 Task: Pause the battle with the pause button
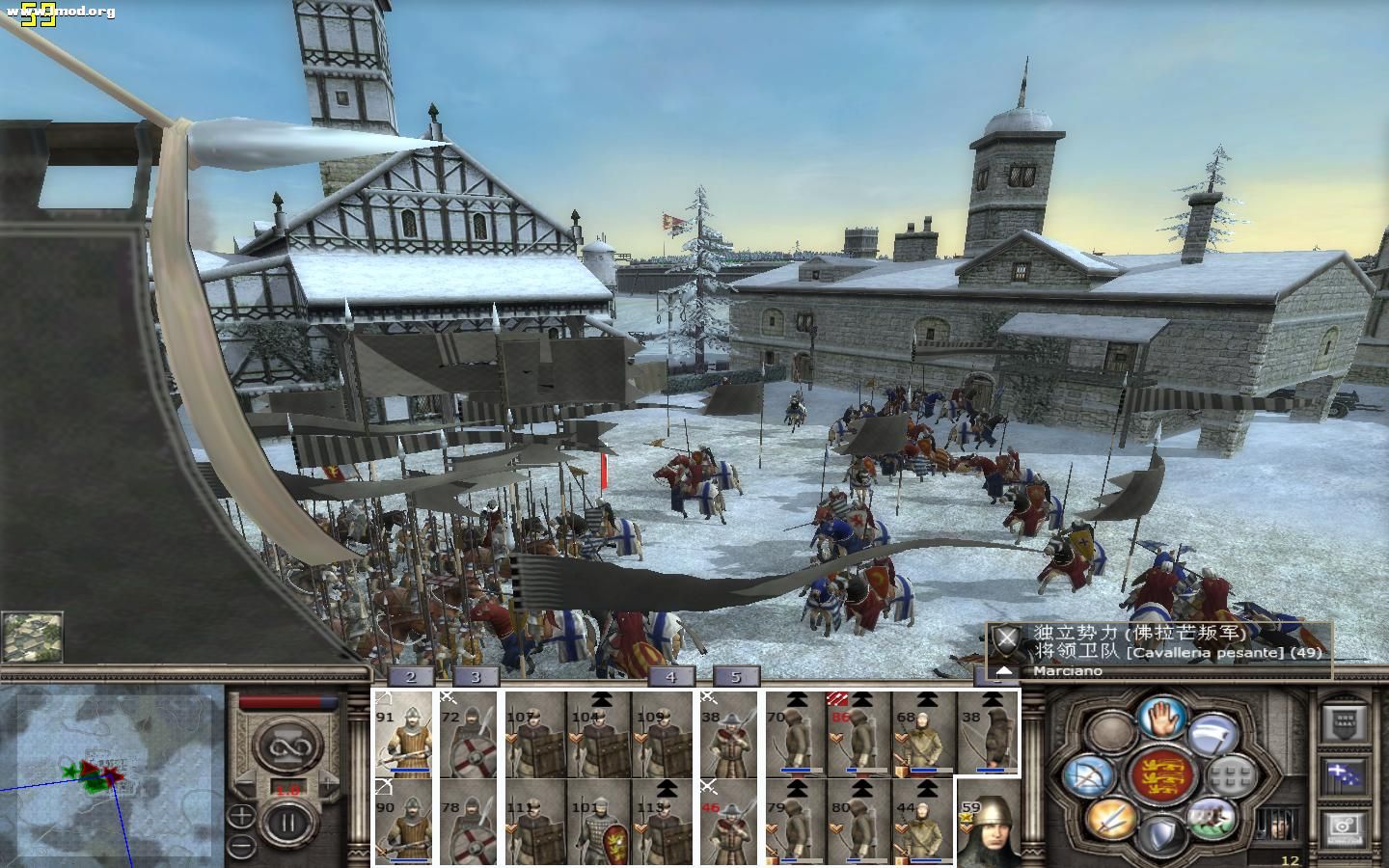286,826
